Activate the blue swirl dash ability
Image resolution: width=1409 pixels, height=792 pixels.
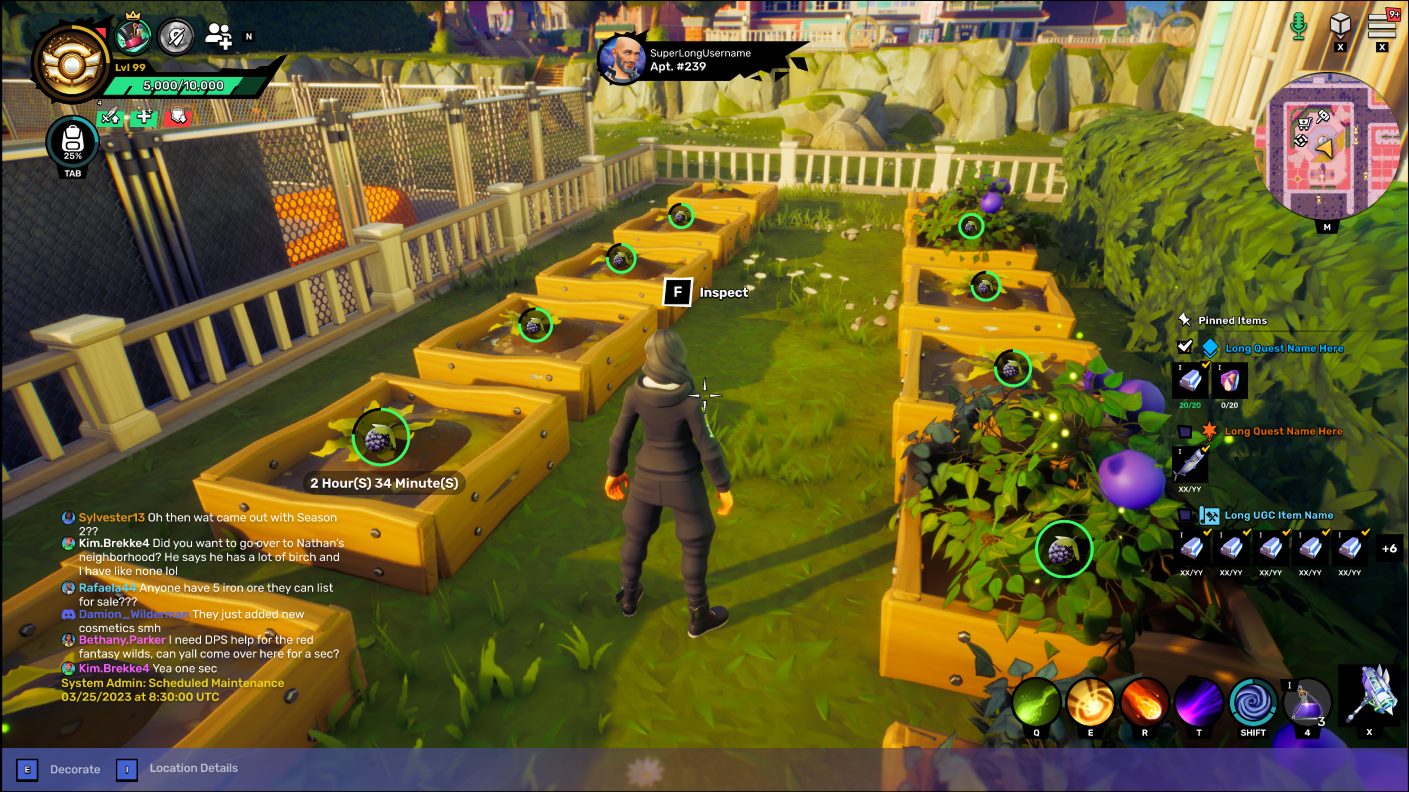click(x=1253, y=702)
